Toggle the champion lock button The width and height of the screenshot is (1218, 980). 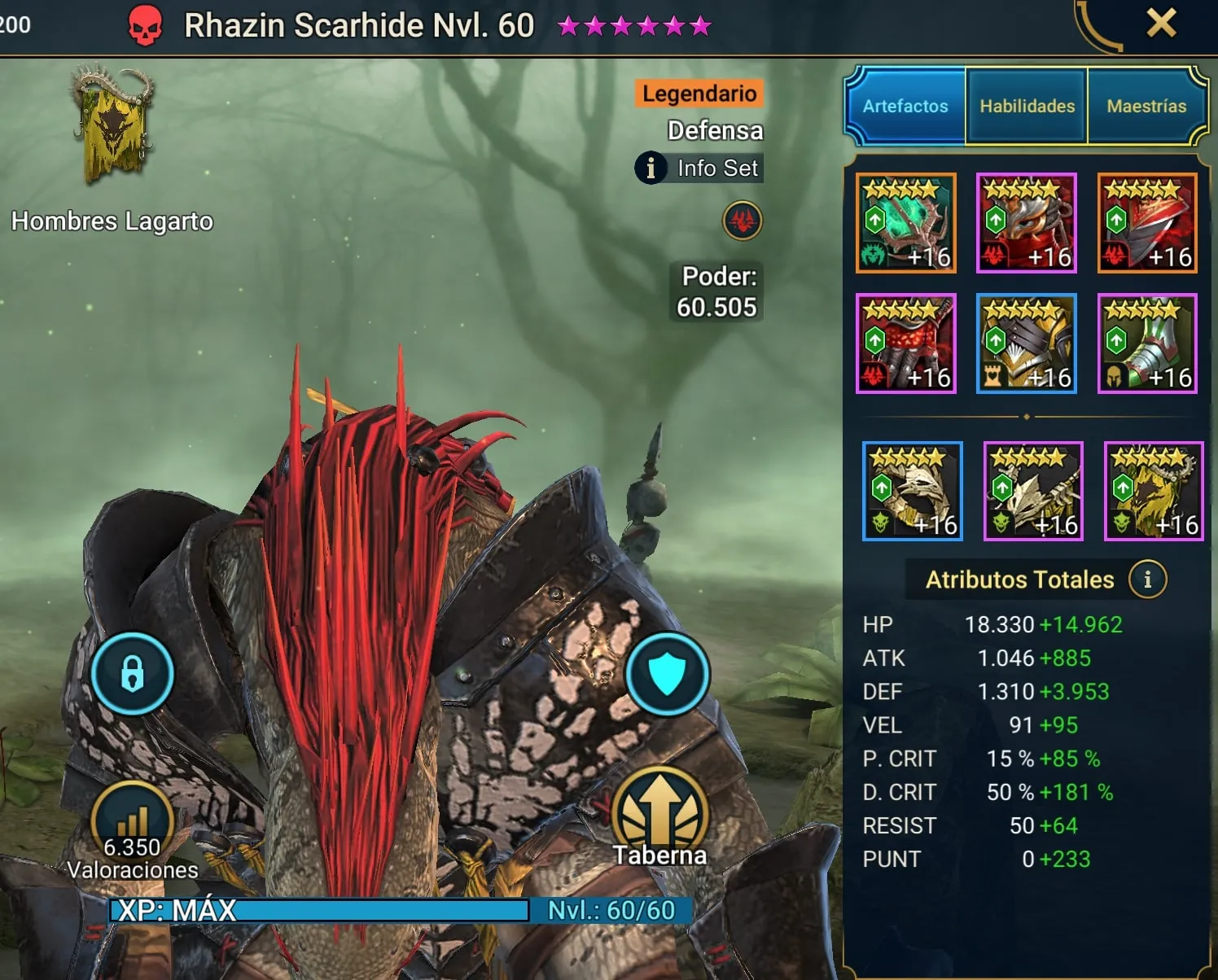[x=132, y=674]
